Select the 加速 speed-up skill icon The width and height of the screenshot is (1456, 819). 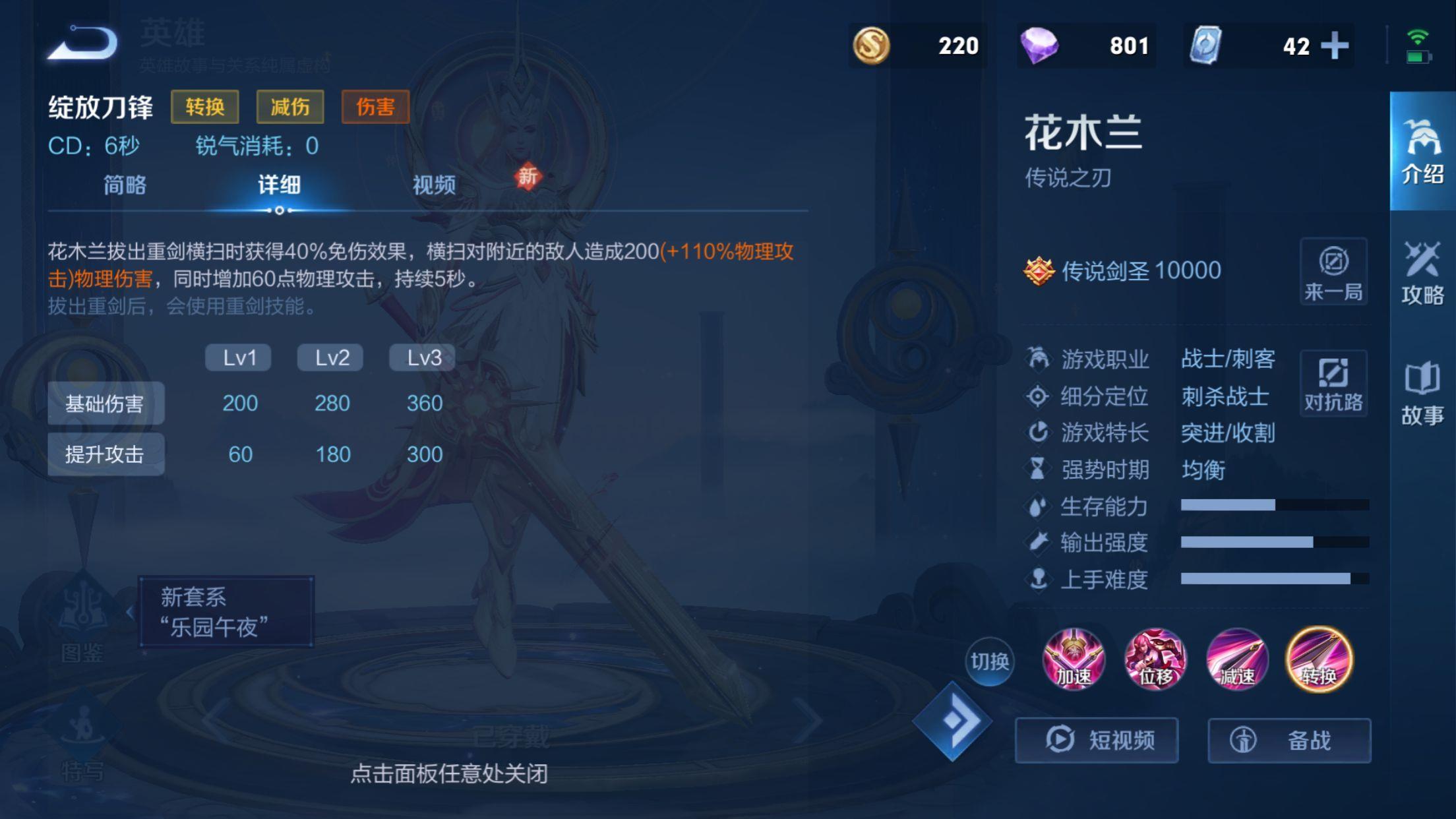tap(1074, 659)
